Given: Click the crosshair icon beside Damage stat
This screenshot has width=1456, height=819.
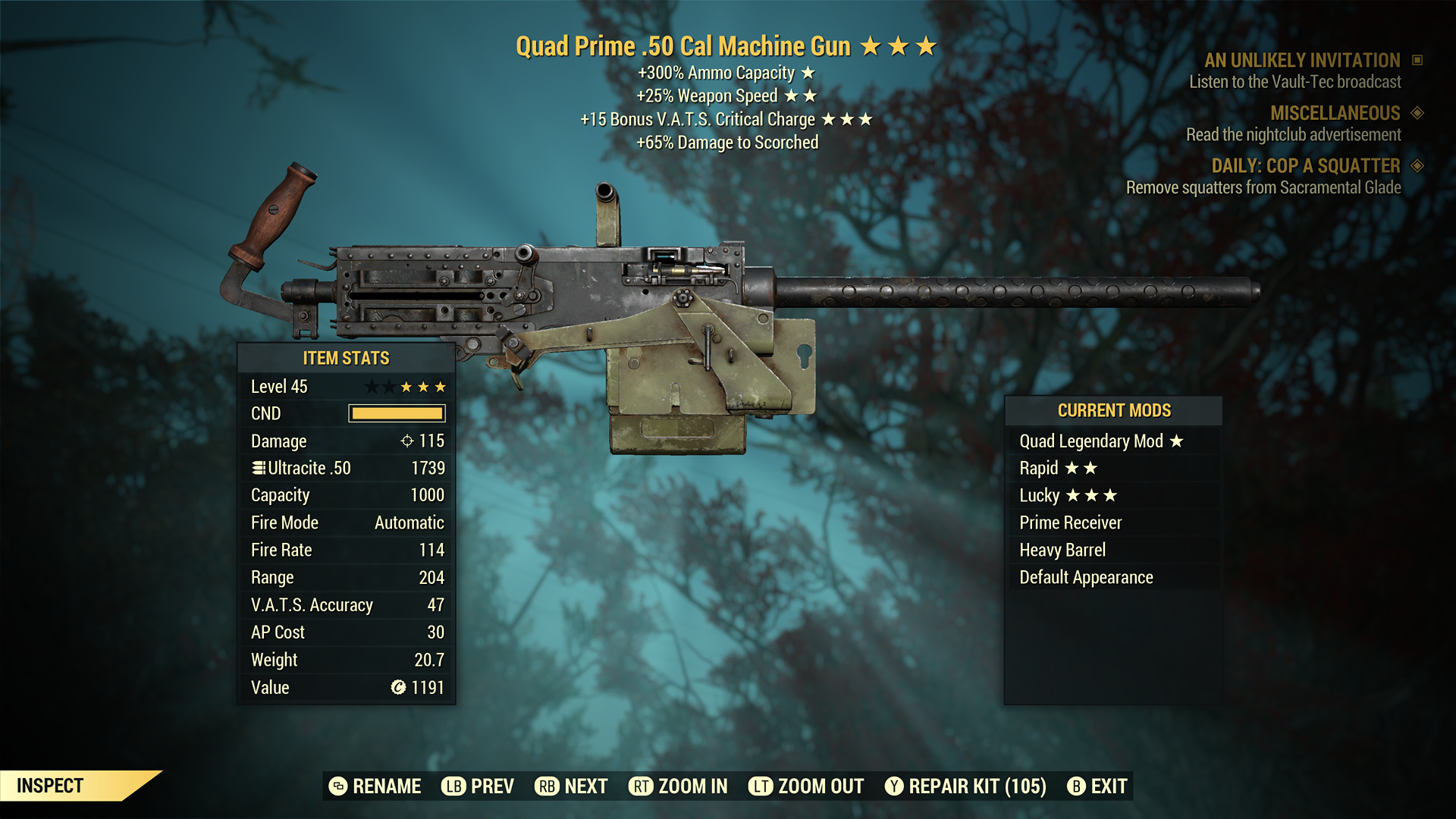Looking at the screenshot, I should click(x=409, y=441).
